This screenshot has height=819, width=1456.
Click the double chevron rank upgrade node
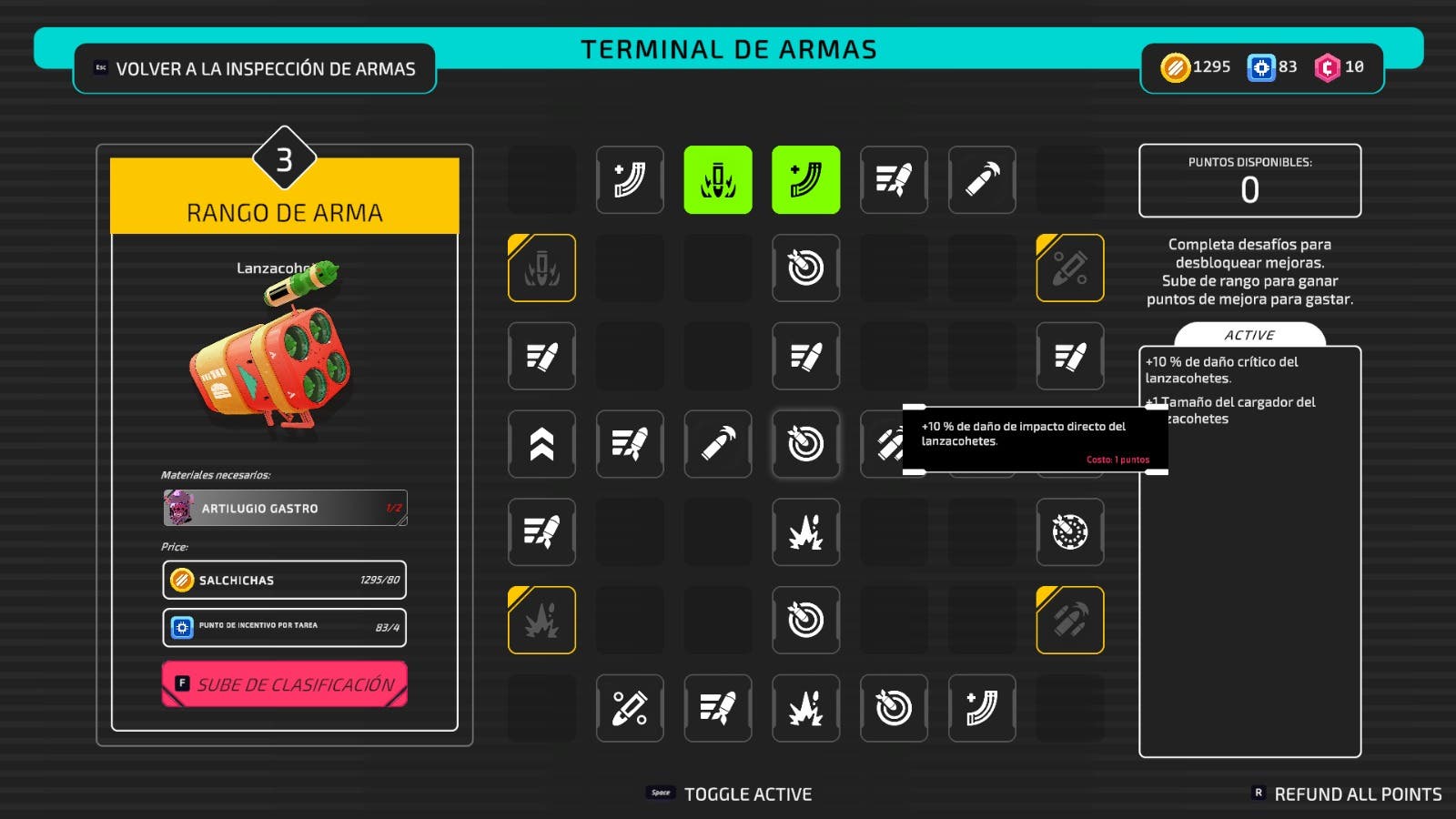pyautogui.click(x=541, y=444)
